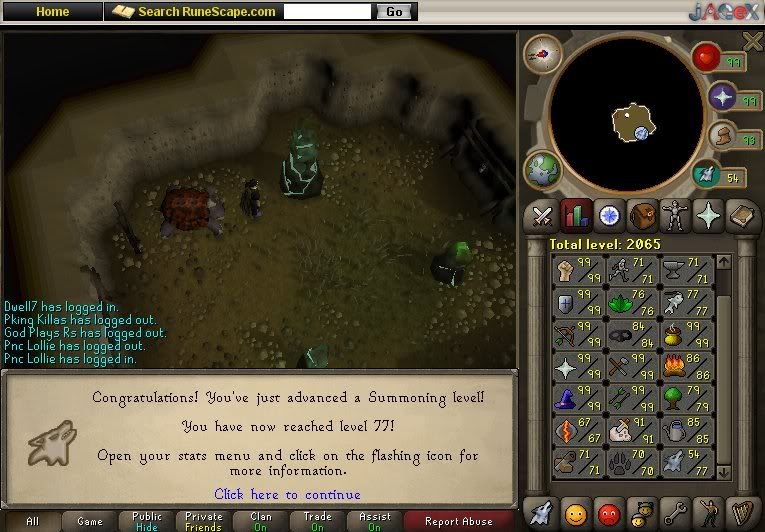Close the interface with the X button

click(753, 39)
